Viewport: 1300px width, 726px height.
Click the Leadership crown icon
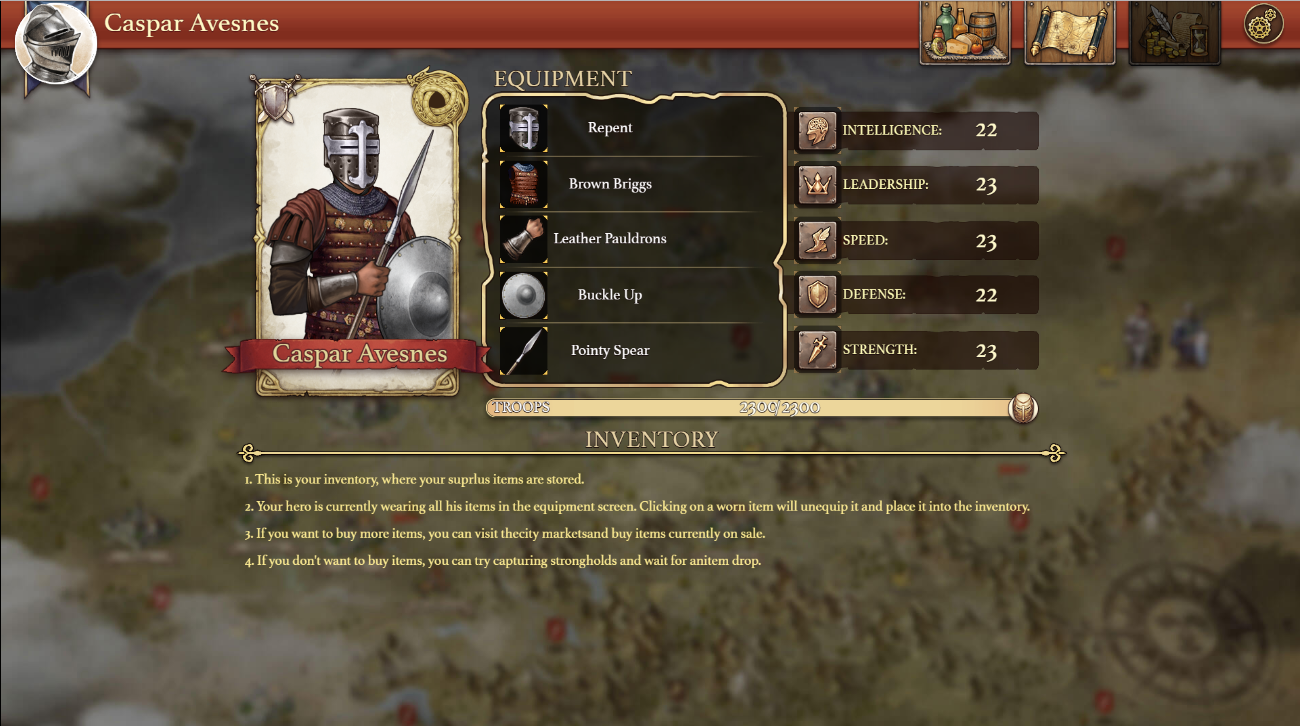[x=817, y=185]
